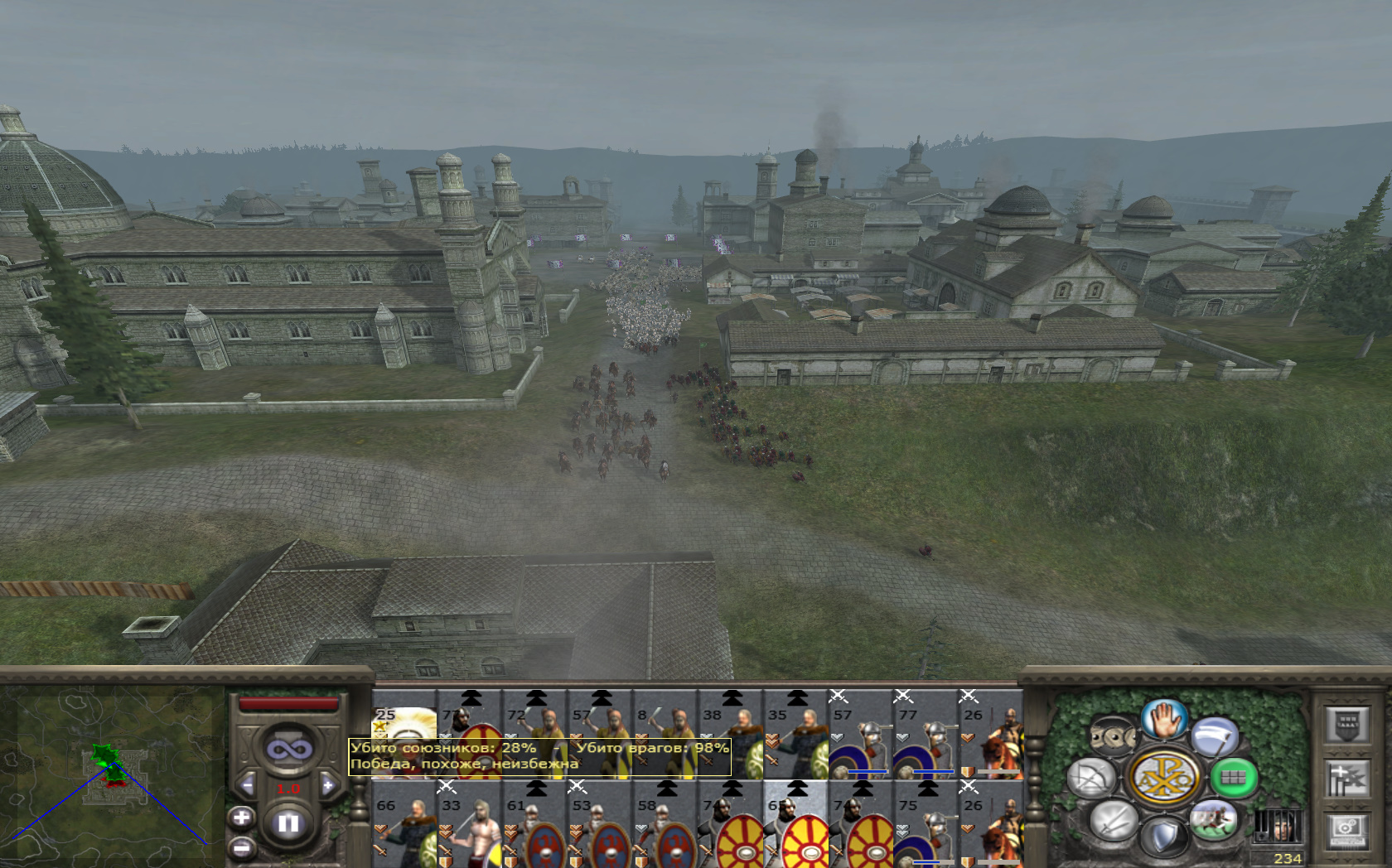Zoom out the minimap with the minus button

tap(241, 847)
